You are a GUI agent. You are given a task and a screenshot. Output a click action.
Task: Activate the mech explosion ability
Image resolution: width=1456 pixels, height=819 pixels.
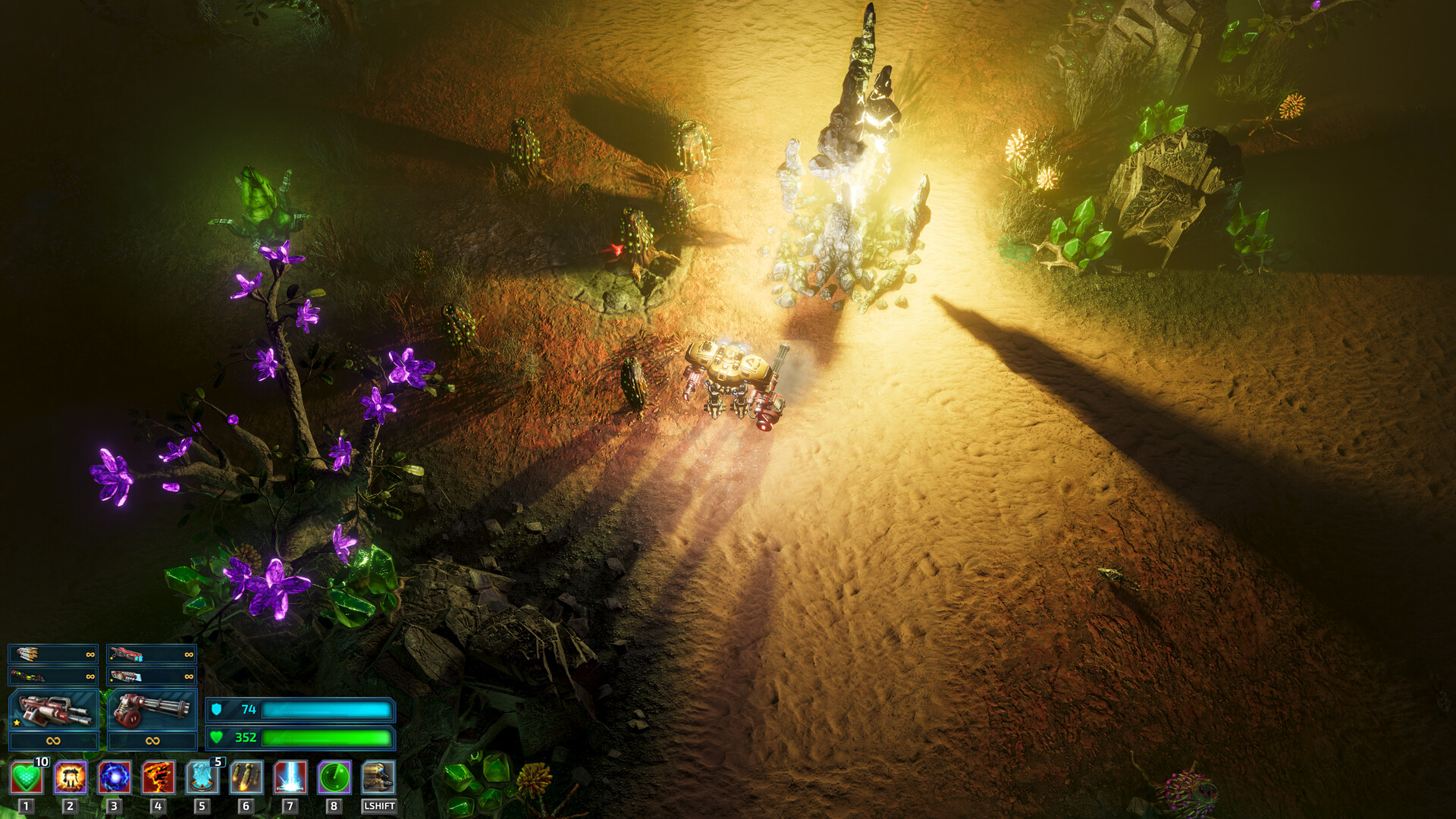[71, 778]
